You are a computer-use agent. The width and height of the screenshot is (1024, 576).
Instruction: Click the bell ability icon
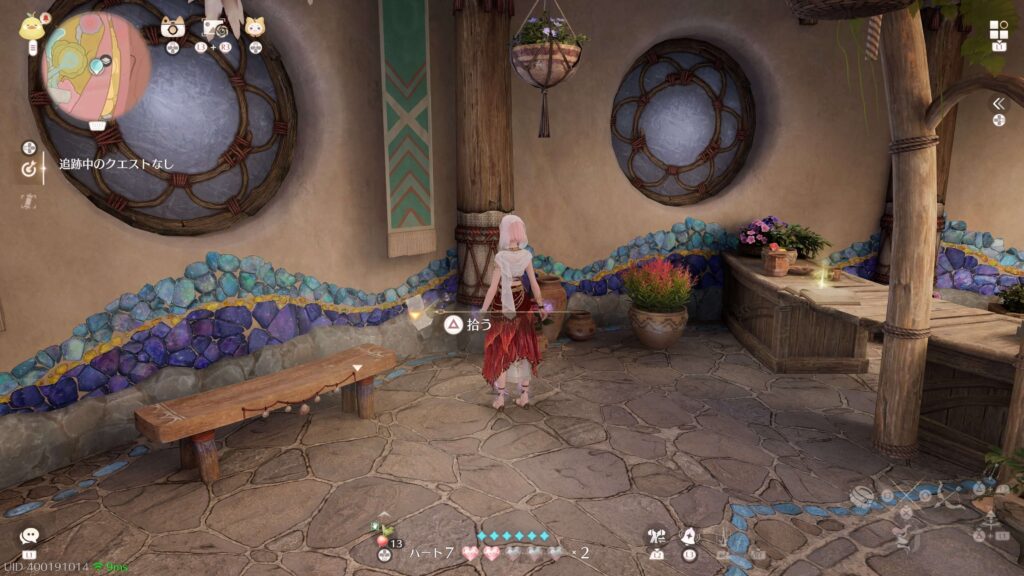click(689, 537)
